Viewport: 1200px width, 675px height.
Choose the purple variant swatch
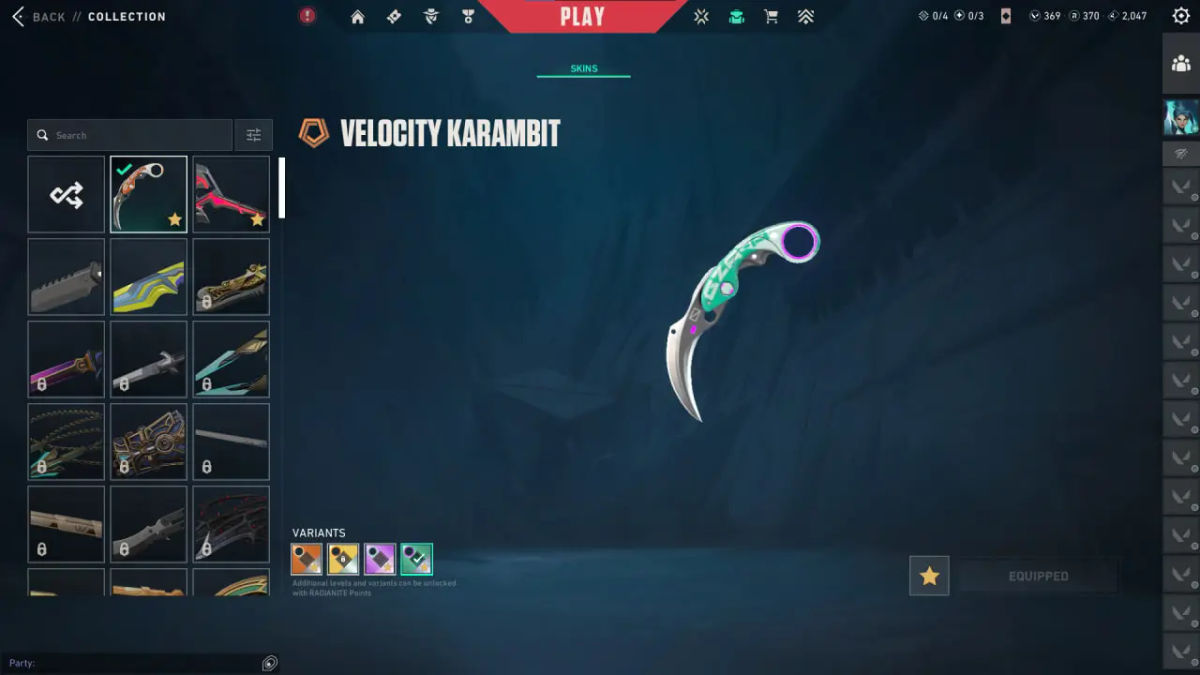click(380, 559)
